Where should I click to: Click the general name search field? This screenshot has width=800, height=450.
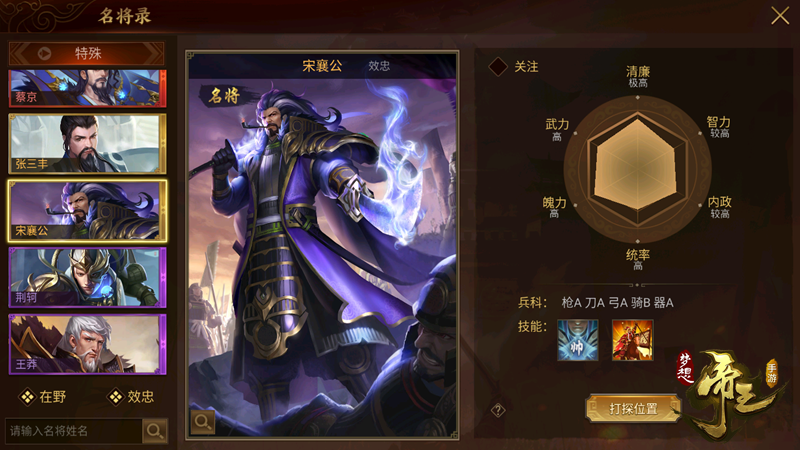[73, 431]
